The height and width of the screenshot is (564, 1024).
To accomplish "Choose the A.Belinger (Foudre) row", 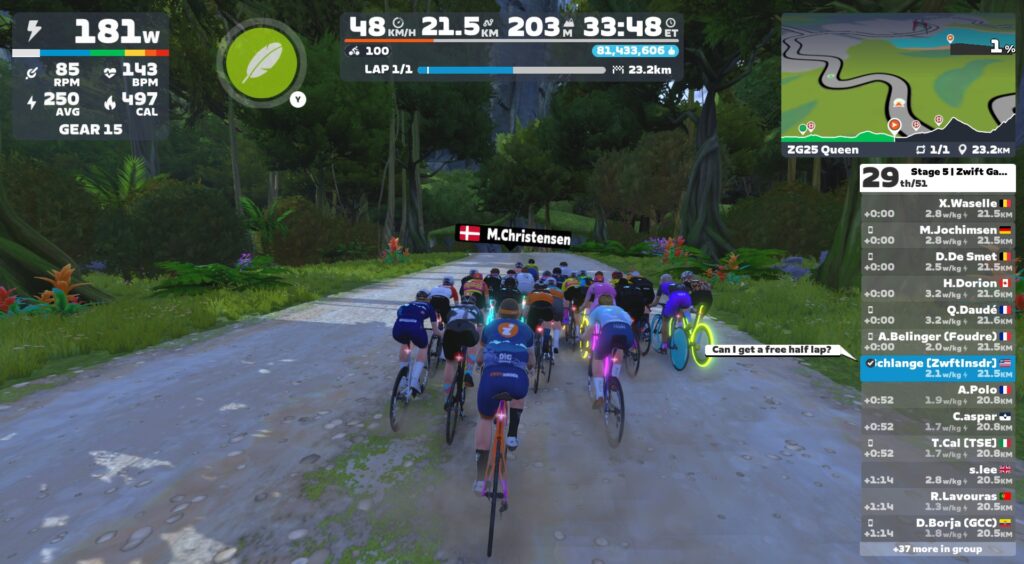I will (937, 342).
